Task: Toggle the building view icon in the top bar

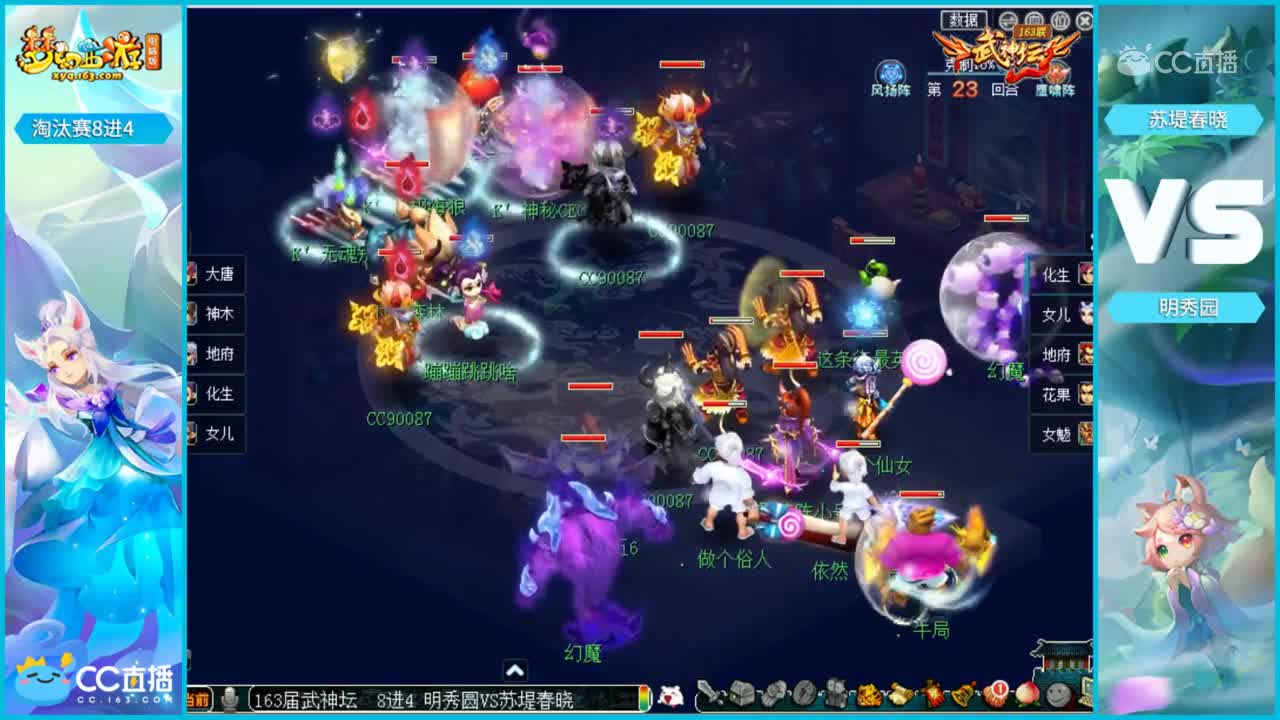Action: 1033,19
